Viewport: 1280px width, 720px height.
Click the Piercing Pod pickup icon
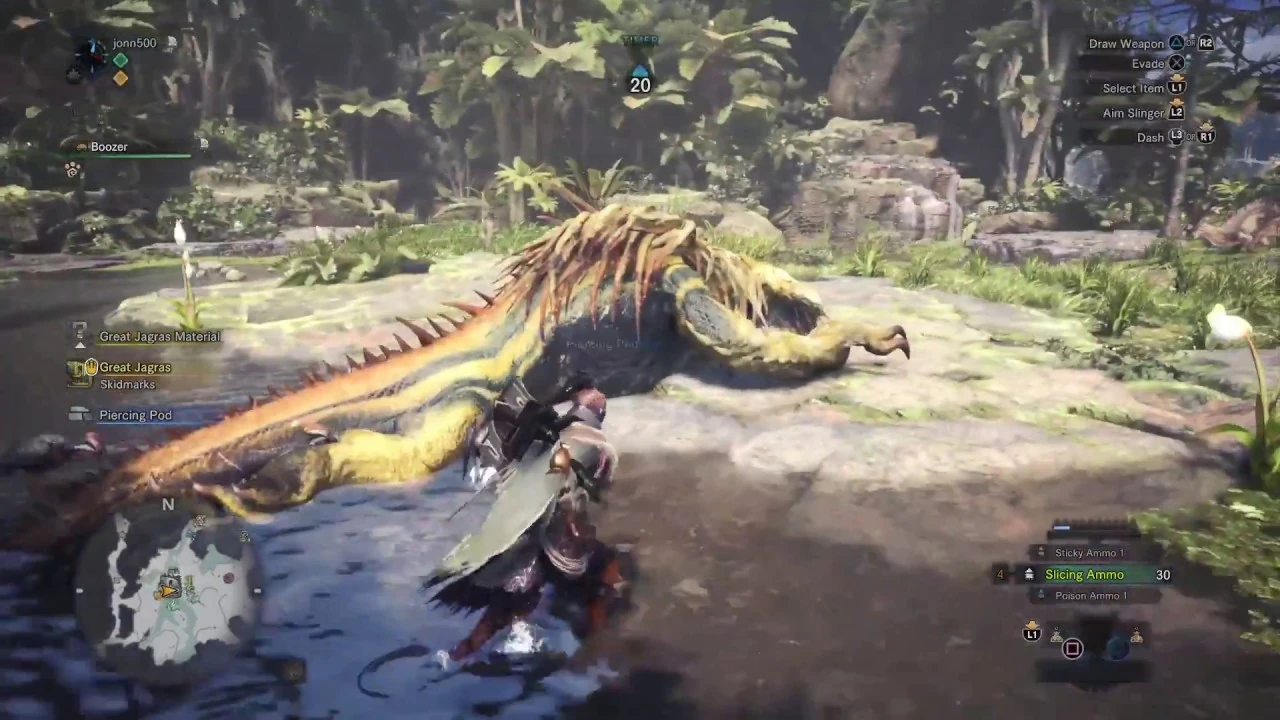(77, 412)
